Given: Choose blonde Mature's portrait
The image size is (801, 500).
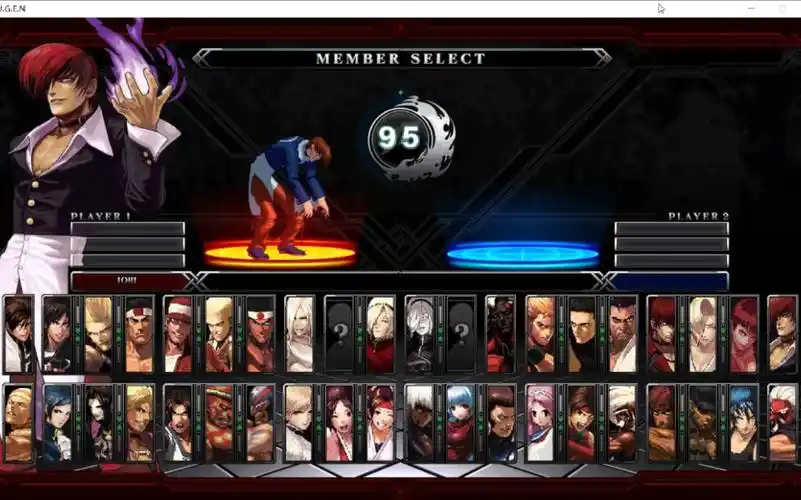Looking at the screenshot, I should (702, 334).
